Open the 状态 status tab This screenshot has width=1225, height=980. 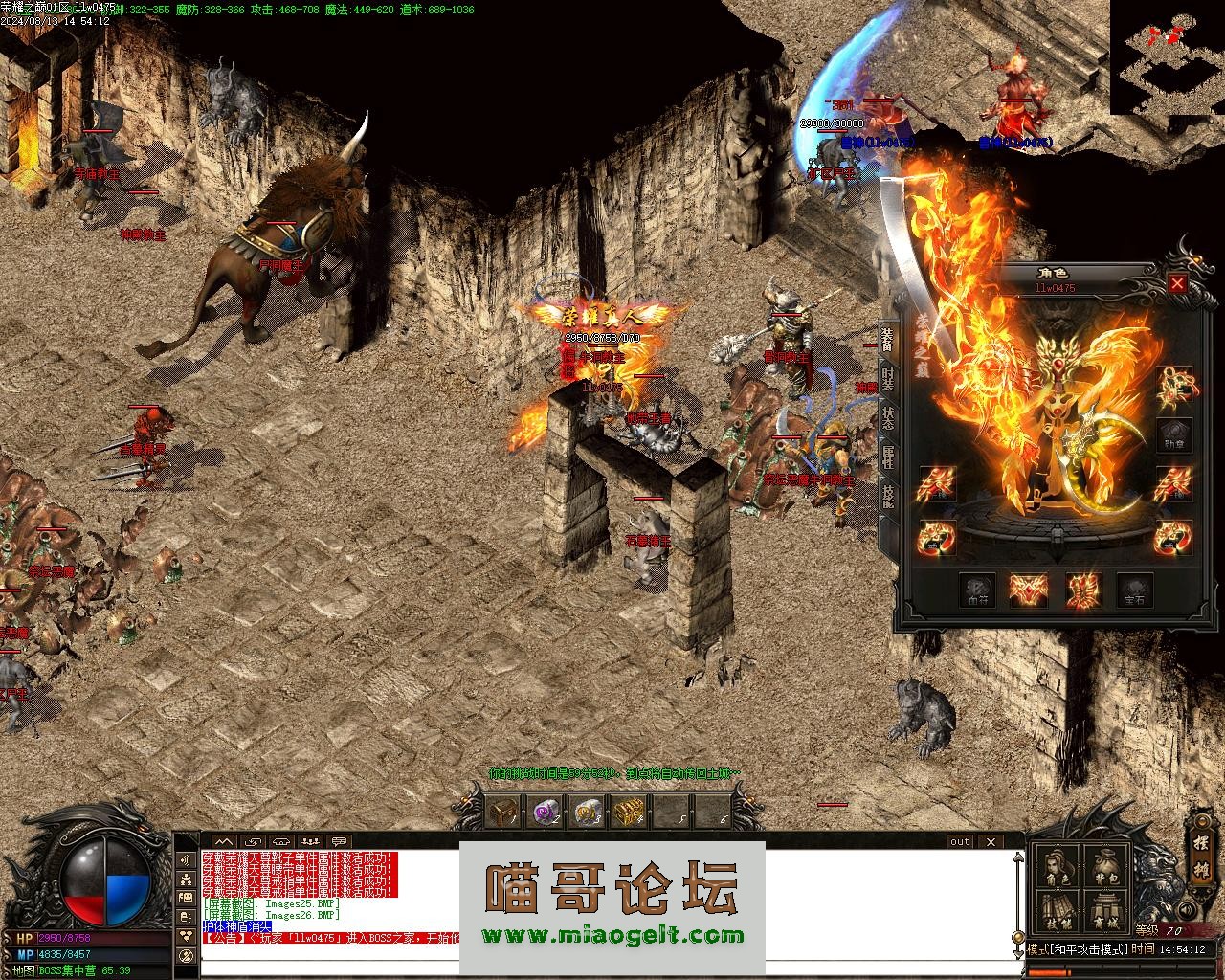(x=888, y=417)
